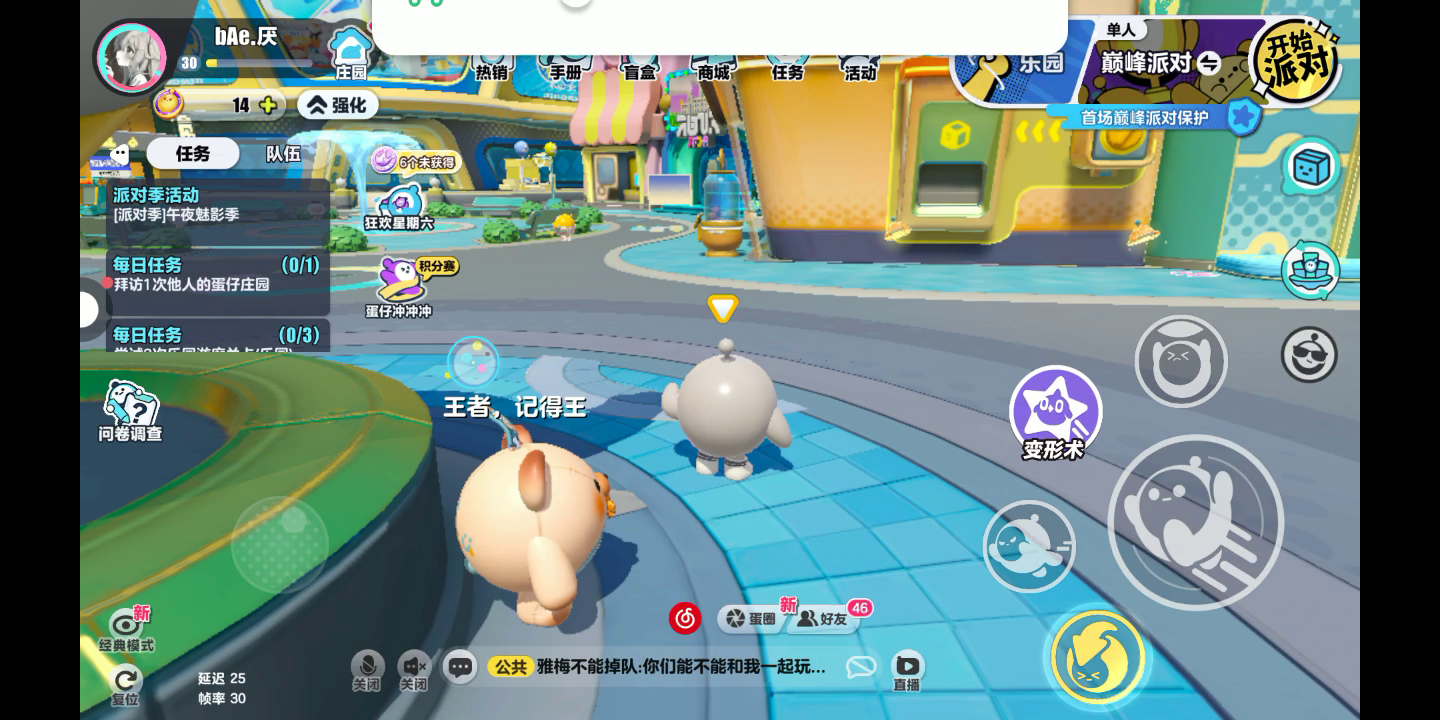This screenshot has height=720, width=1440.
Task: Open the 庄园 home icon
Action: tap(350, 52)
